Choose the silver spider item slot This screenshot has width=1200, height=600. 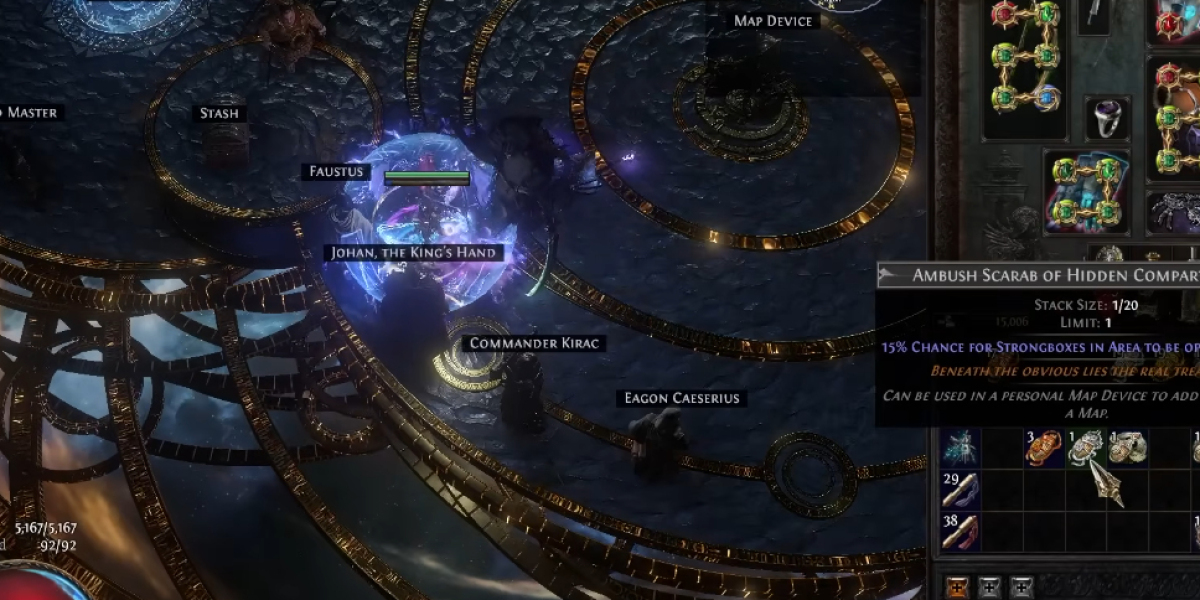(x=1174, y=211)
